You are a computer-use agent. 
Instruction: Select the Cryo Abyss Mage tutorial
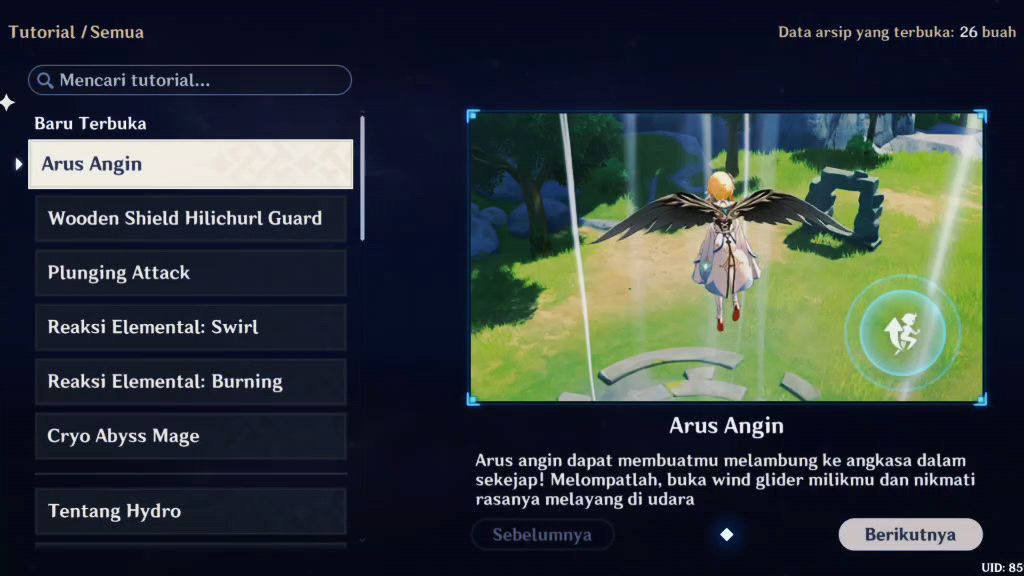pos(190,436)
